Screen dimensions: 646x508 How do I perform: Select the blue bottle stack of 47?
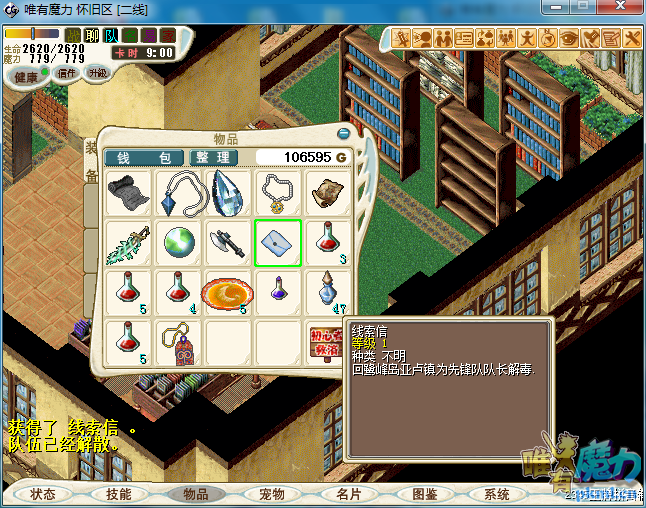(x=327, y=291)
